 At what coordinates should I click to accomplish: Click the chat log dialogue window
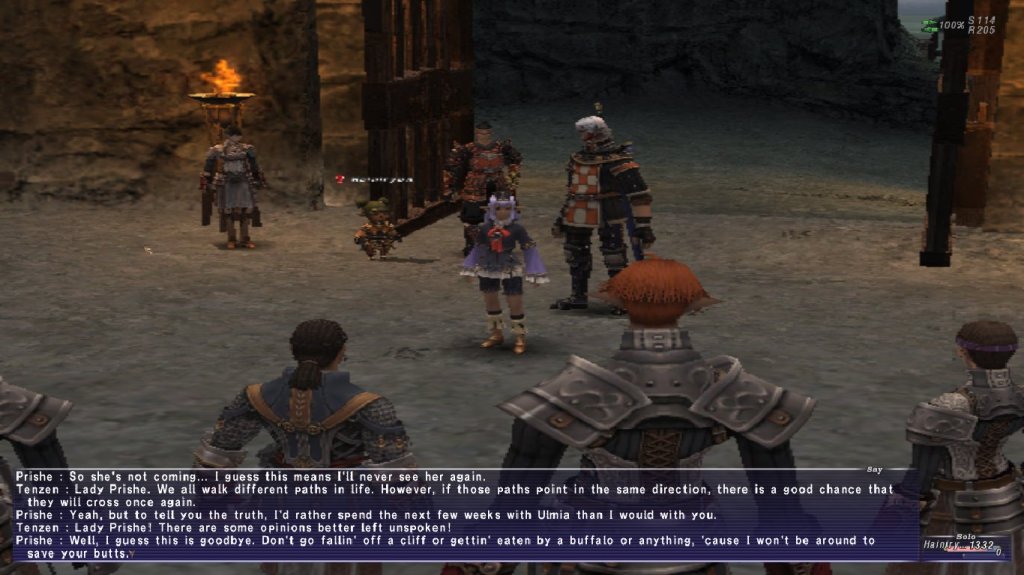click(450, 515)
